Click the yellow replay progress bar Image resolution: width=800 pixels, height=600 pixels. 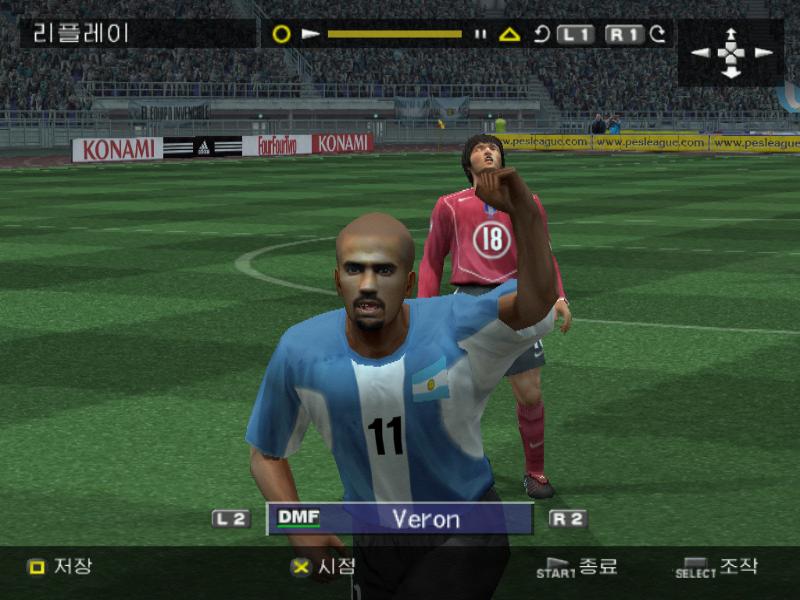tap(394, 34)
